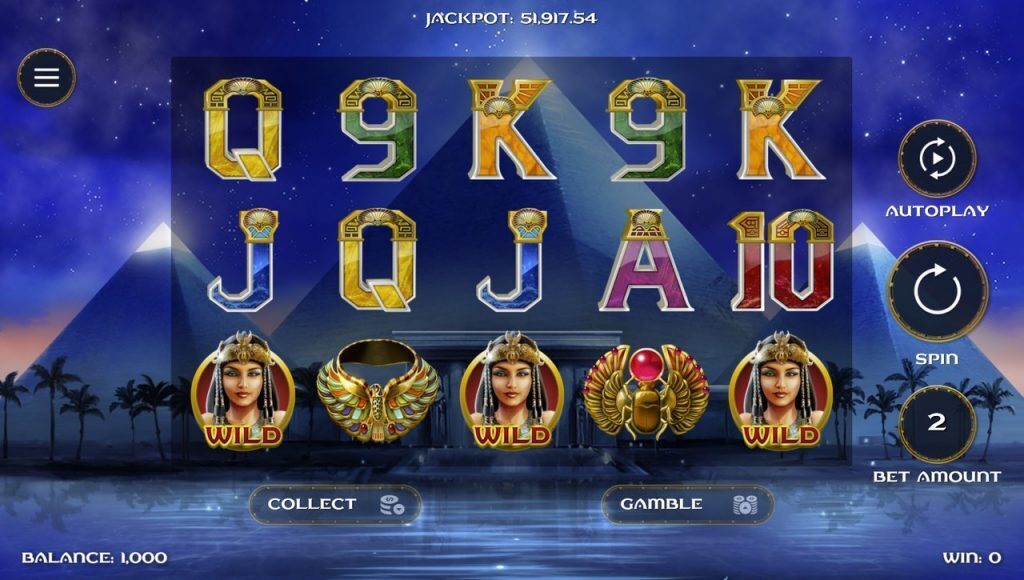Collect the winnings
Image resolution: width=1024 pixels, height=580 pixels.
335,504
